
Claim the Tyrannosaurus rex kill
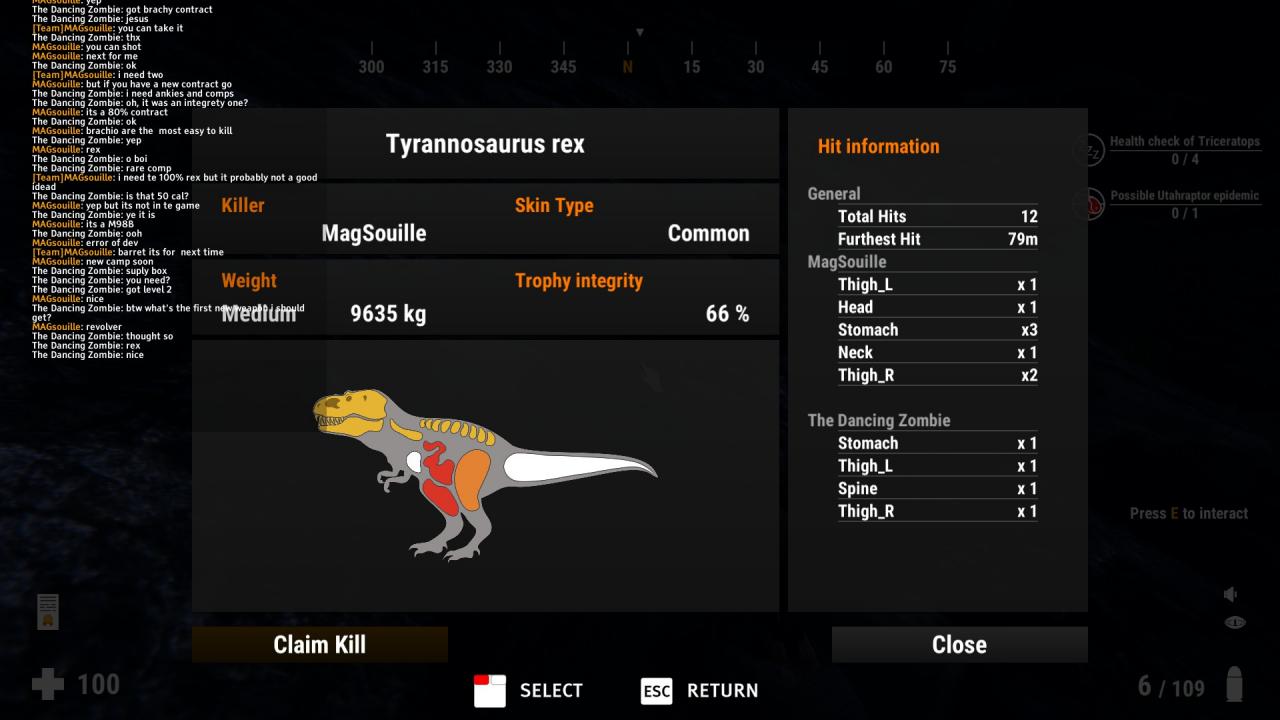[320, 645]
